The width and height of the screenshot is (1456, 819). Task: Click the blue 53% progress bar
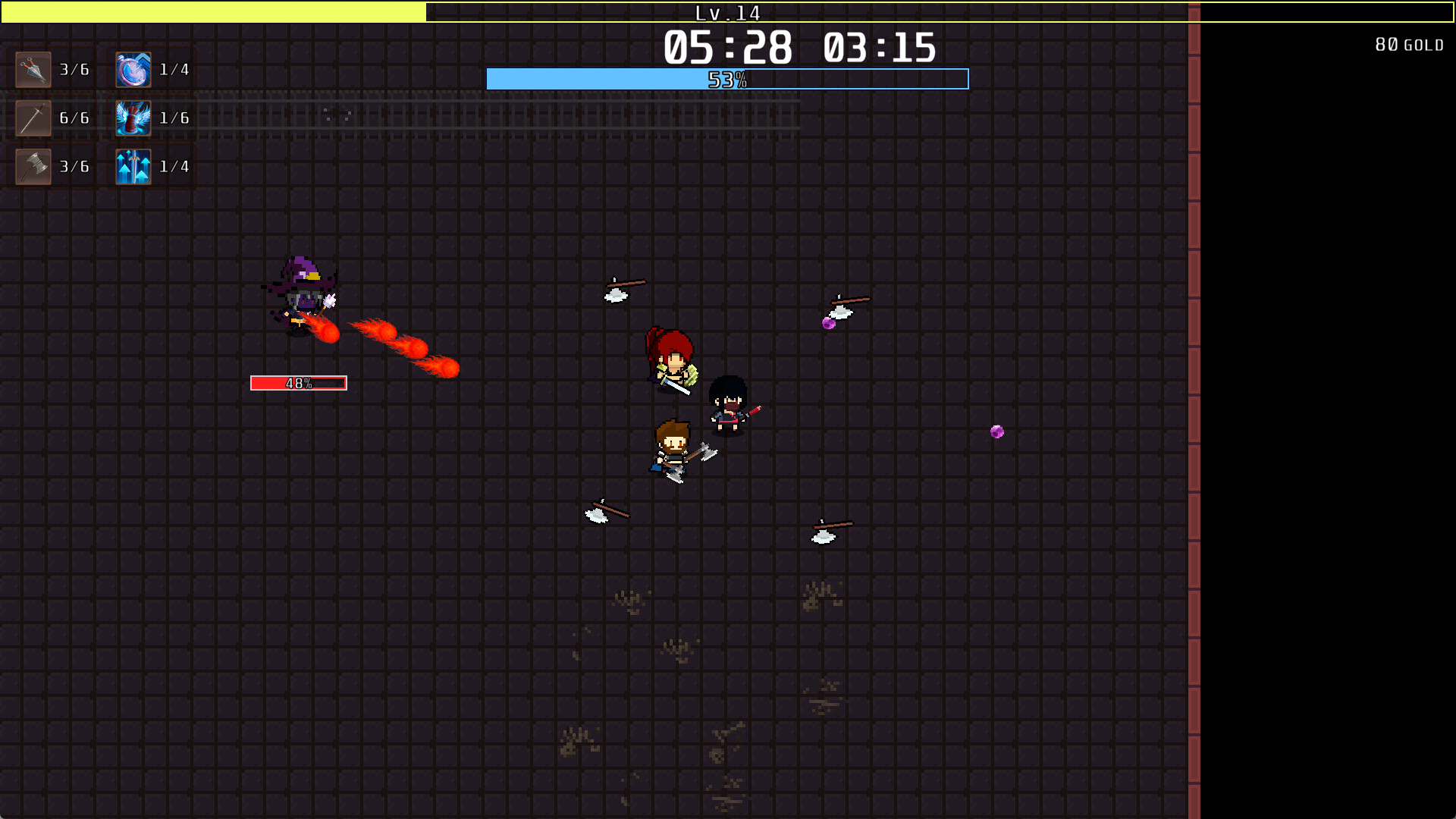tap(726, 78)
